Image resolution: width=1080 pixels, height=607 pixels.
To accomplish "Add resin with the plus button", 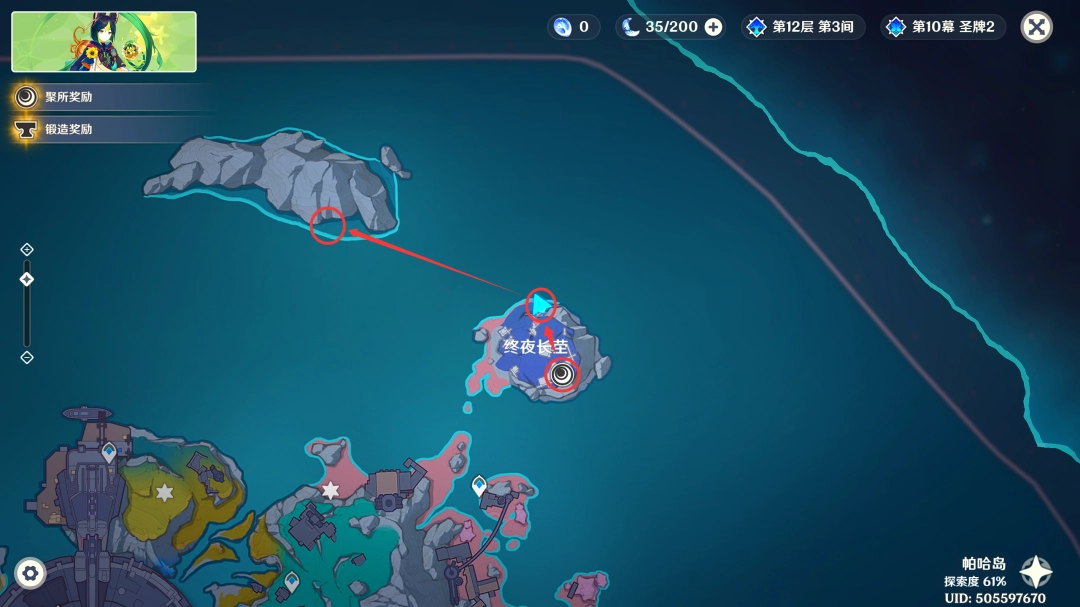I will 713,27.
